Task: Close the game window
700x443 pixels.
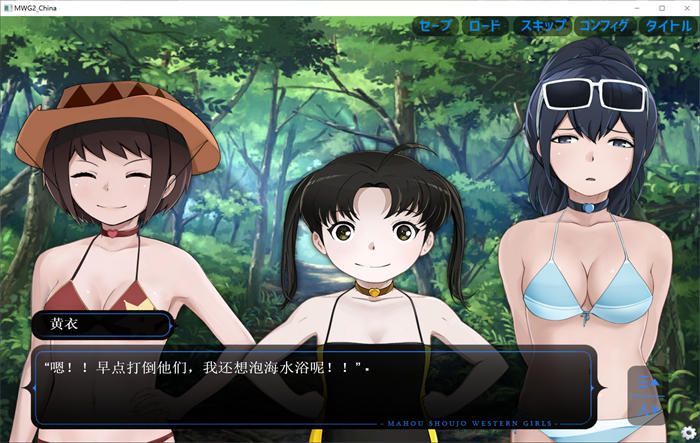Action: point(686,7)
